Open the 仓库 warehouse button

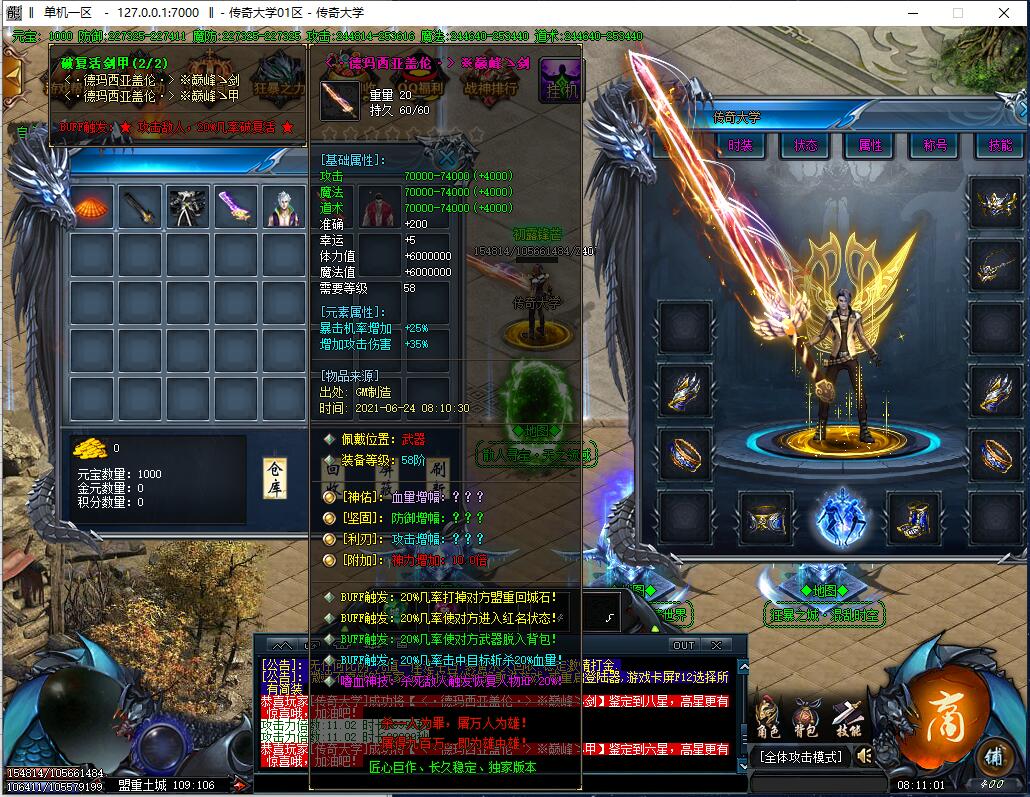point(274,480)
